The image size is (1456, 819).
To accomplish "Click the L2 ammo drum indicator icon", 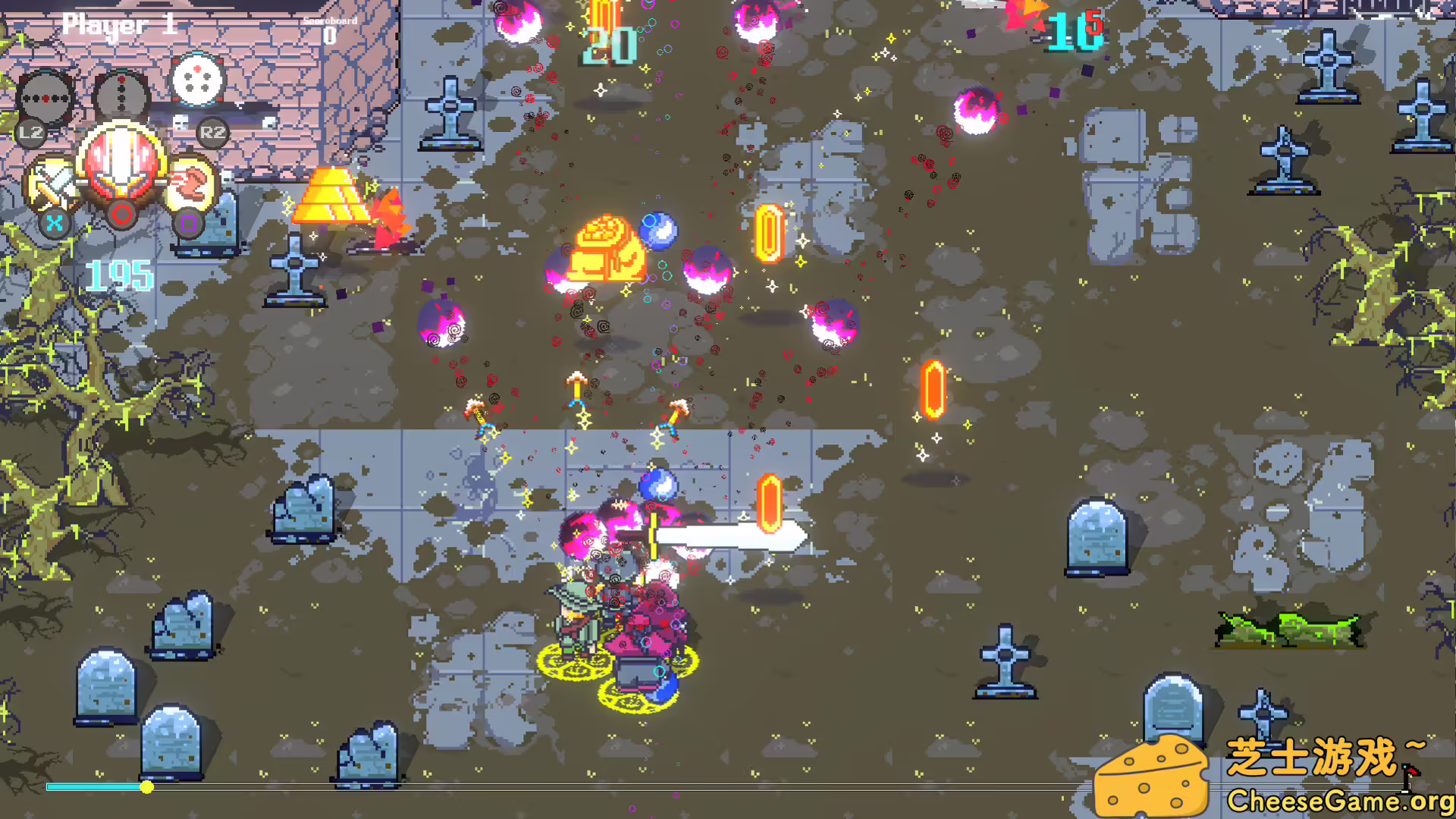I will point(47,99).
